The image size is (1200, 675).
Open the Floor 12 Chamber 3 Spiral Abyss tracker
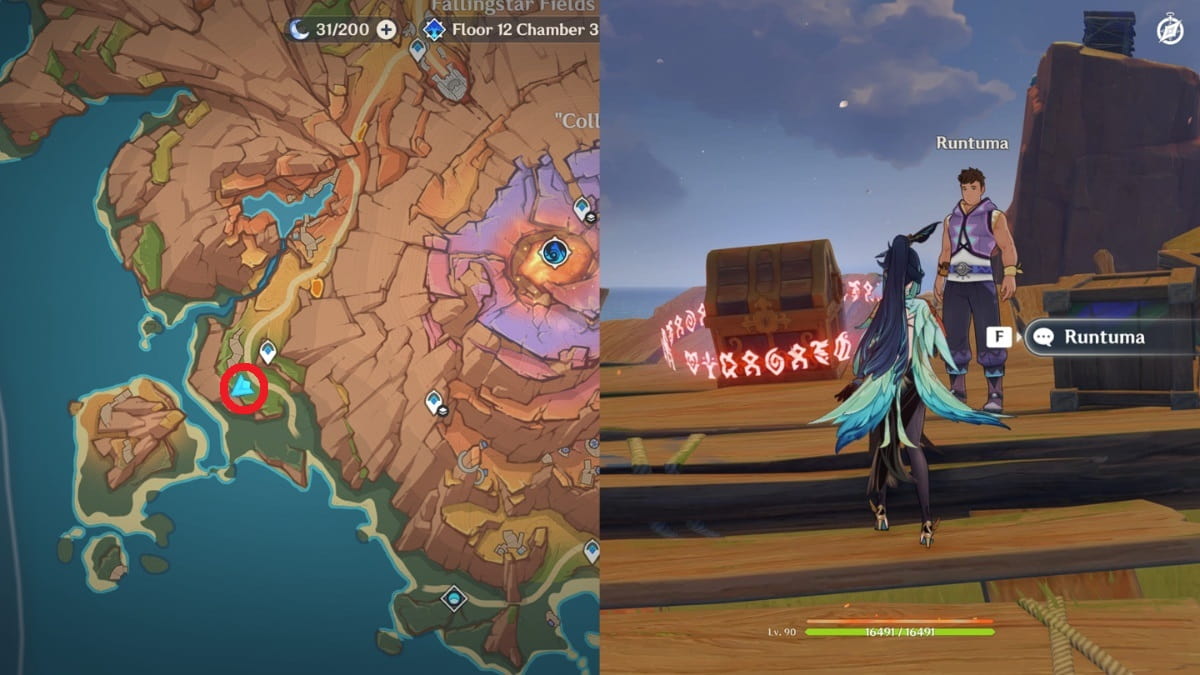click(x=510, y=29)
